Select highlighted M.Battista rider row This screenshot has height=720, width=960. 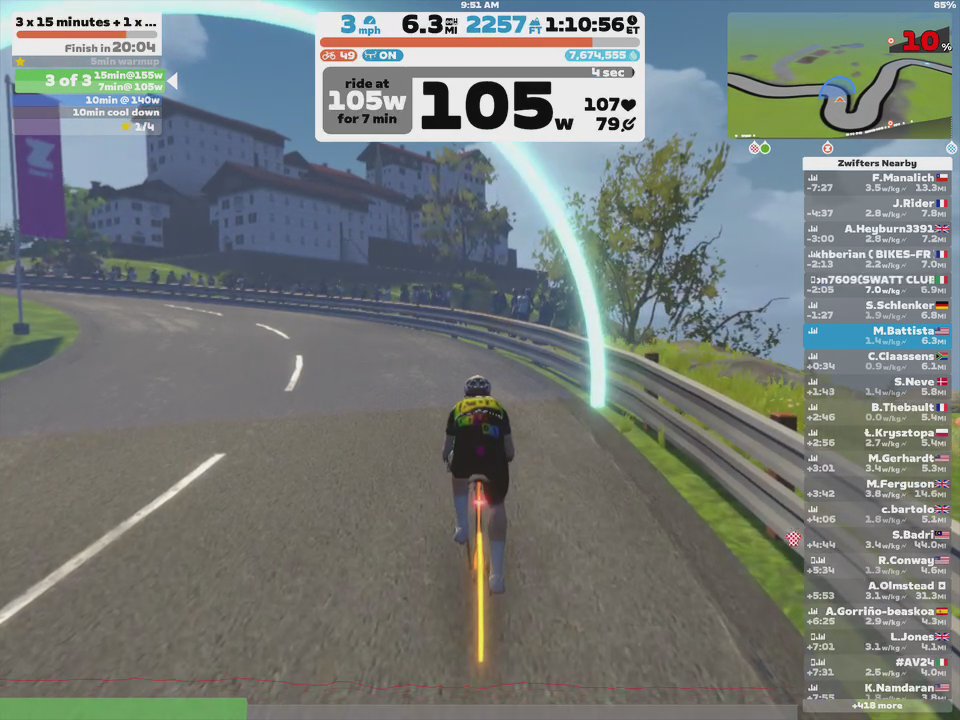click(x=876, y=336)
